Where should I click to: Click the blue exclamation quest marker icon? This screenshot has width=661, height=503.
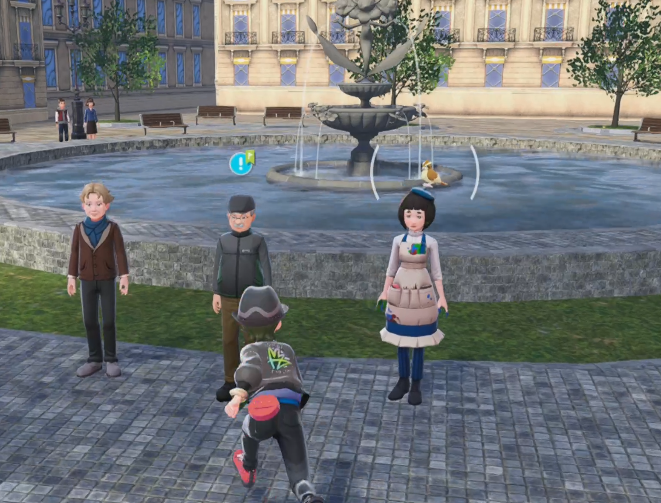[x=240, y=163]
